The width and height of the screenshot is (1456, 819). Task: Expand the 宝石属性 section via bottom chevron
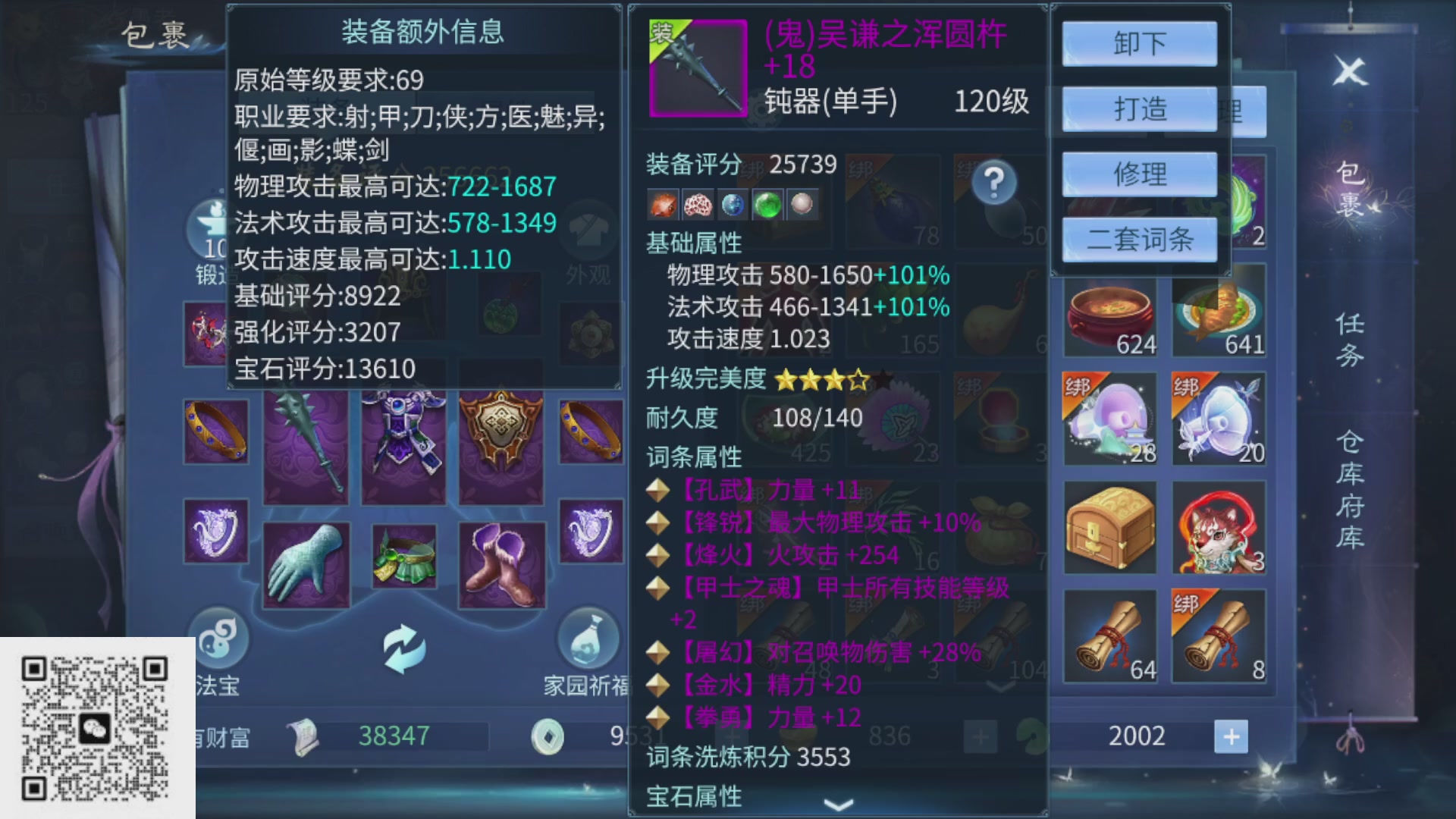[837, 807]
